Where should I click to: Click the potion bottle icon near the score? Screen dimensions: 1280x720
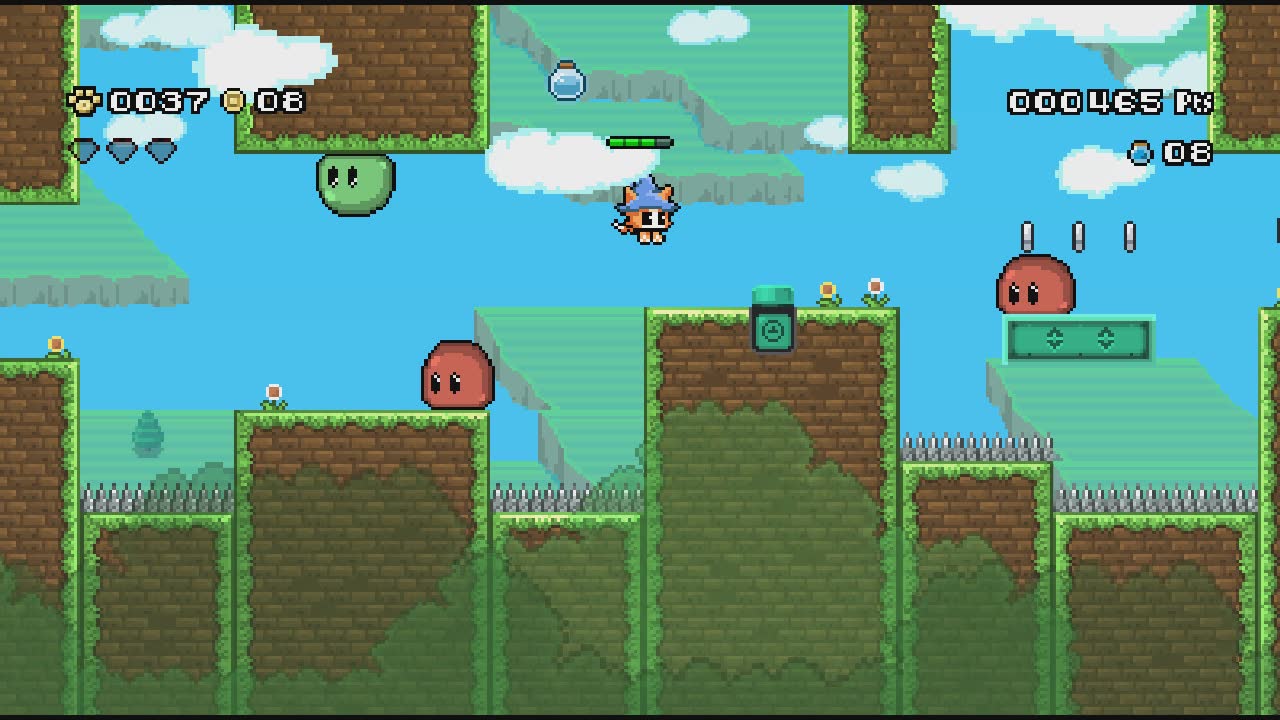(x=1139, y=153)
